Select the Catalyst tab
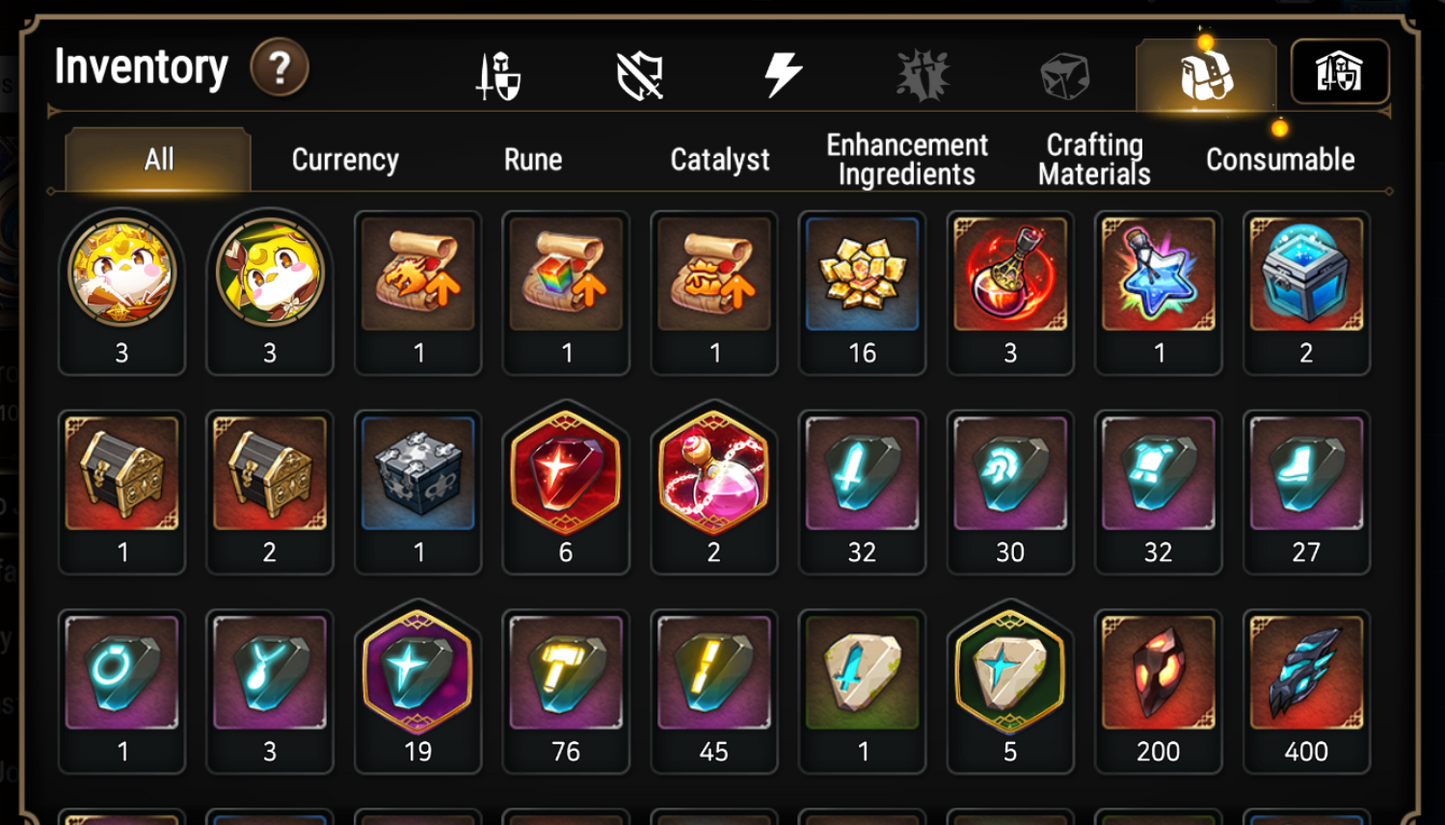Viewport: 1445px width, 825px height. (719, 159)
